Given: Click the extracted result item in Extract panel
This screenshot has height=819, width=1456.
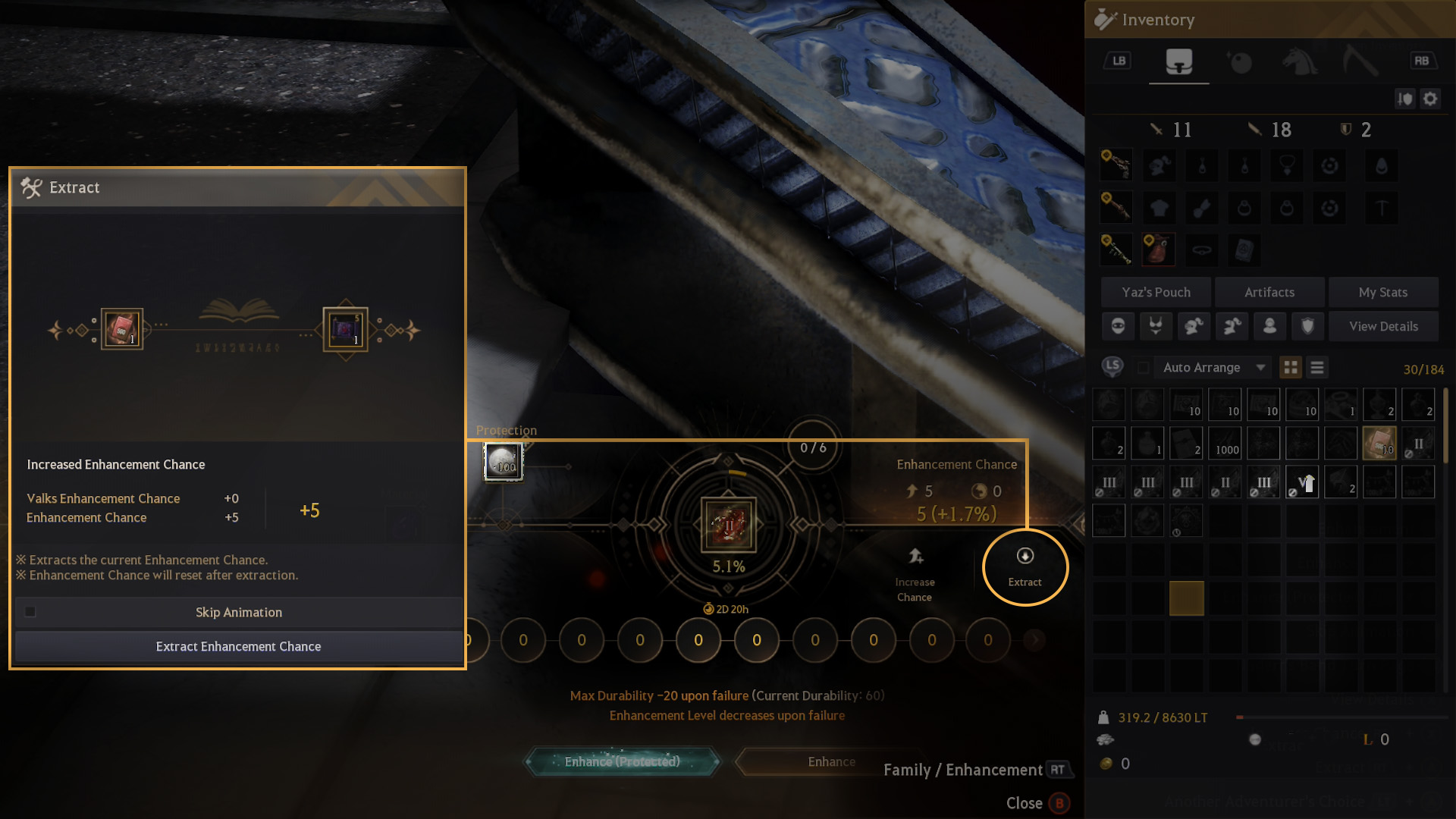Looking at the screenshot, I should coord(345,330).
